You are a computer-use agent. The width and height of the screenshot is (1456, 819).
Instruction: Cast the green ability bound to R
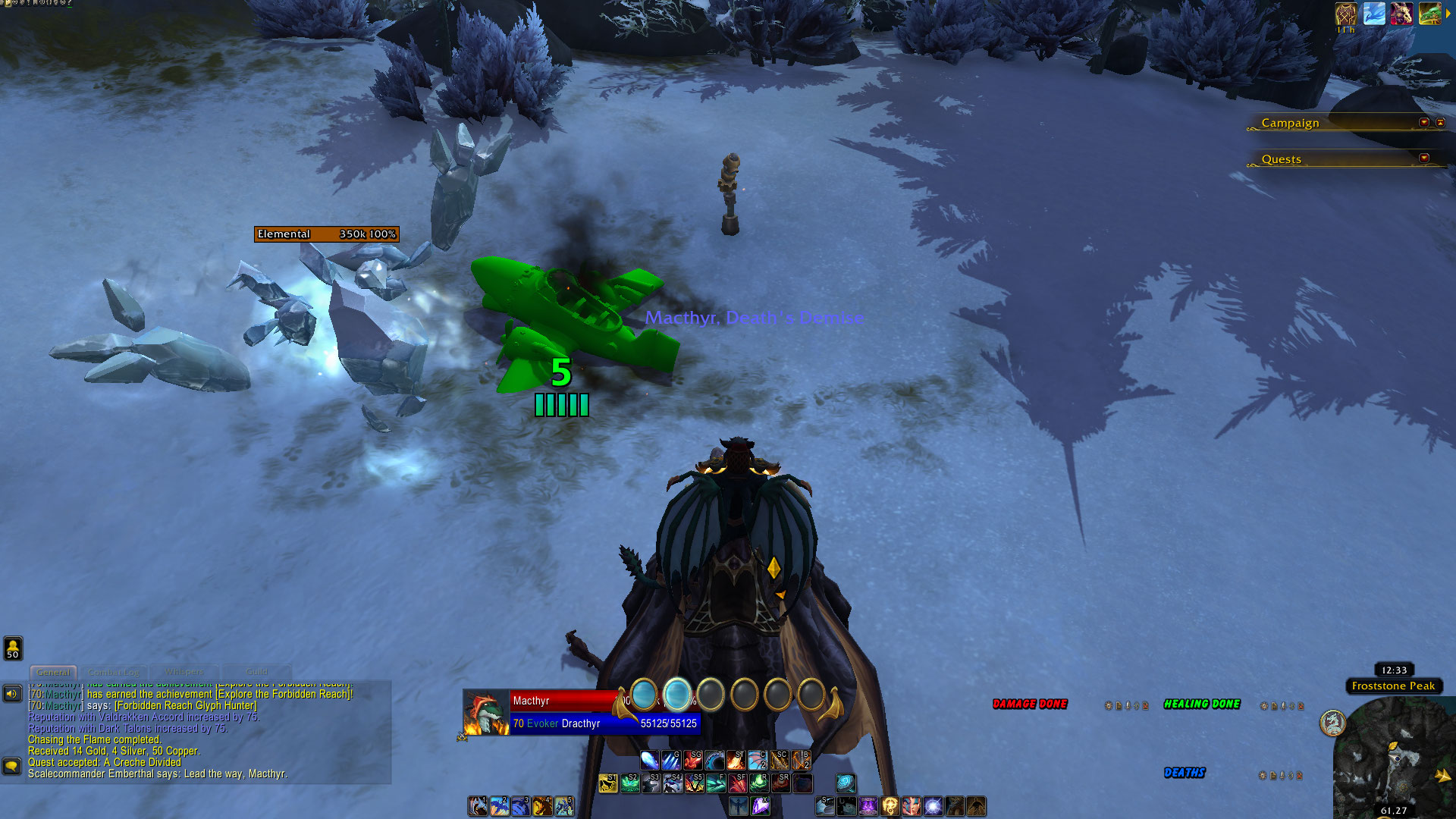tap(758, 783)
